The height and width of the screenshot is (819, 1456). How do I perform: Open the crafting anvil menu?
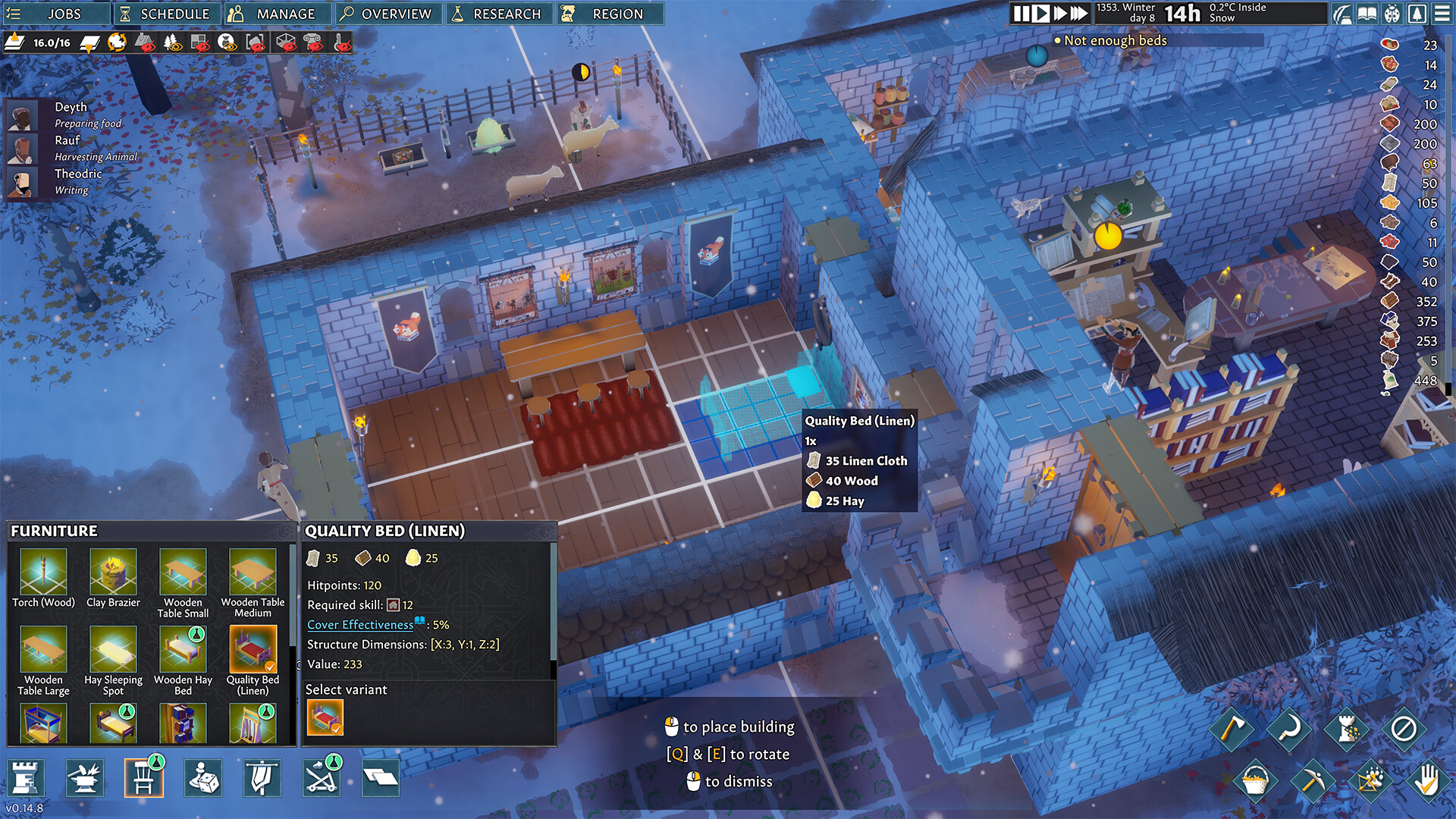(85, 777)
